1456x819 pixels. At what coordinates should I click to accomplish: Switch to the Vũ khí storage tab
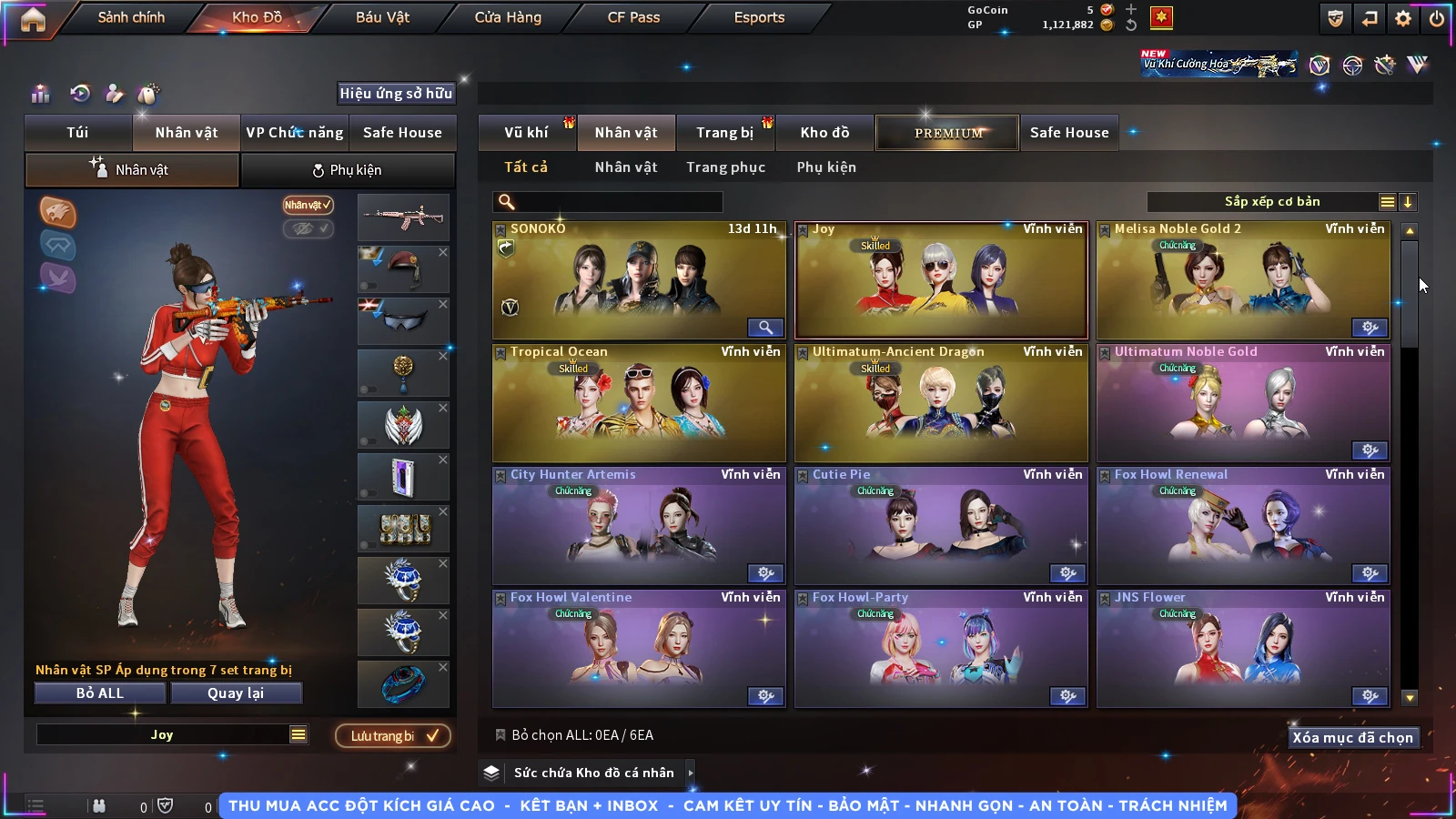pos(526,133)
